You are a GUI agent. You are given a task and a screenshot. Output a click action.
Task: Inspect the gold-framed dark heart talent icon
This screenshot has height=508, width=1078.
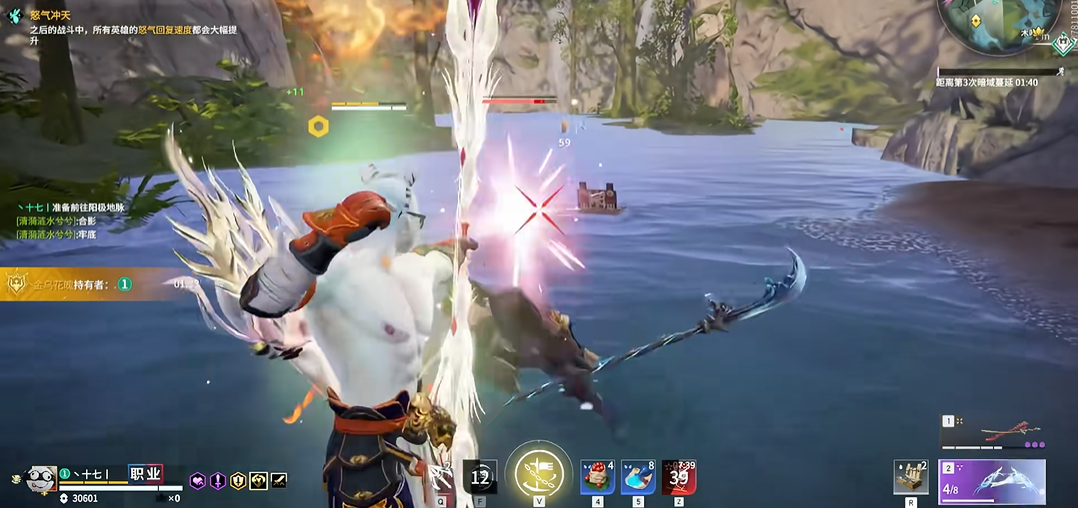258,481
